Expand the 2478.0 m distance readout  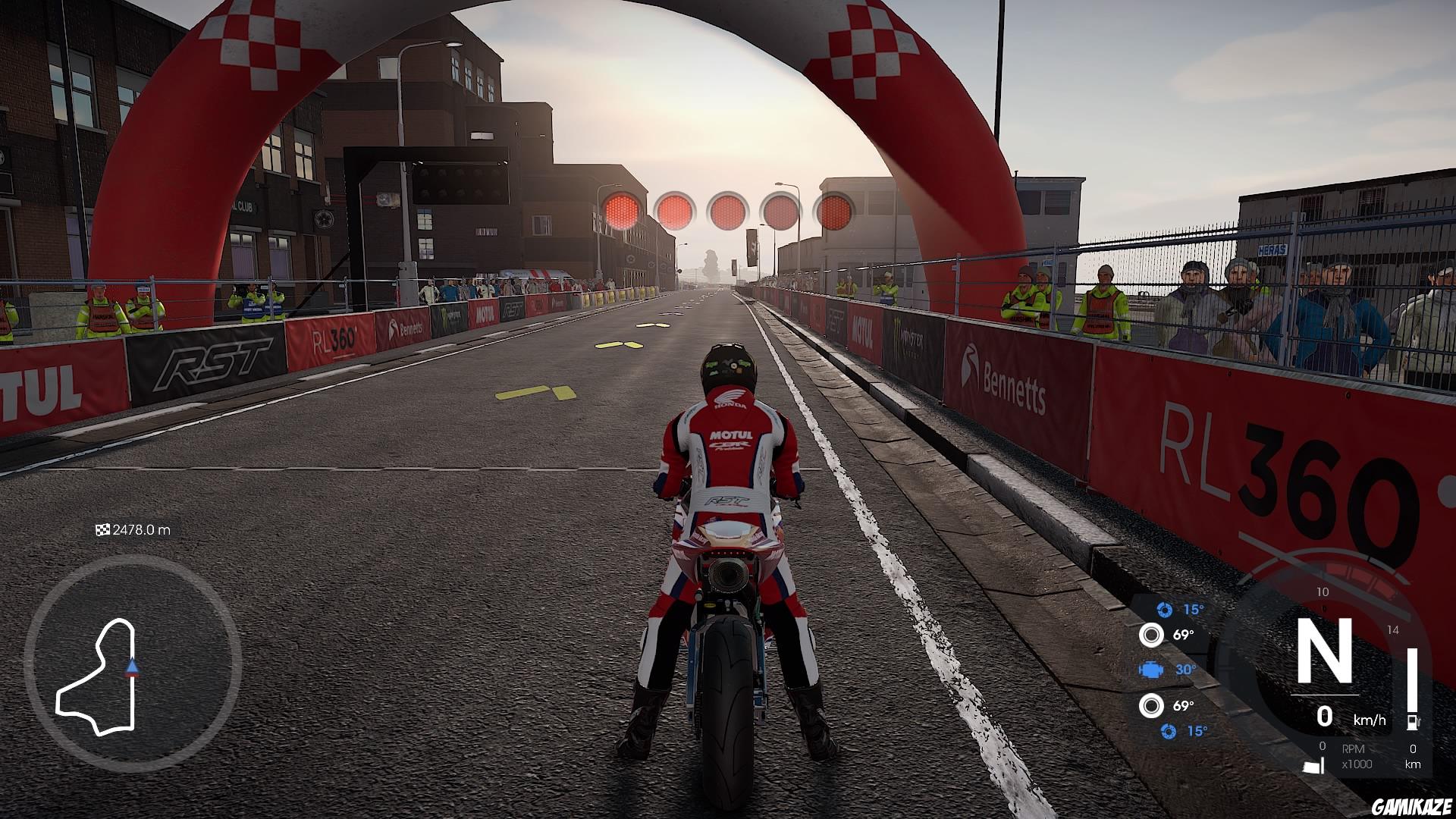click(140, 530)
